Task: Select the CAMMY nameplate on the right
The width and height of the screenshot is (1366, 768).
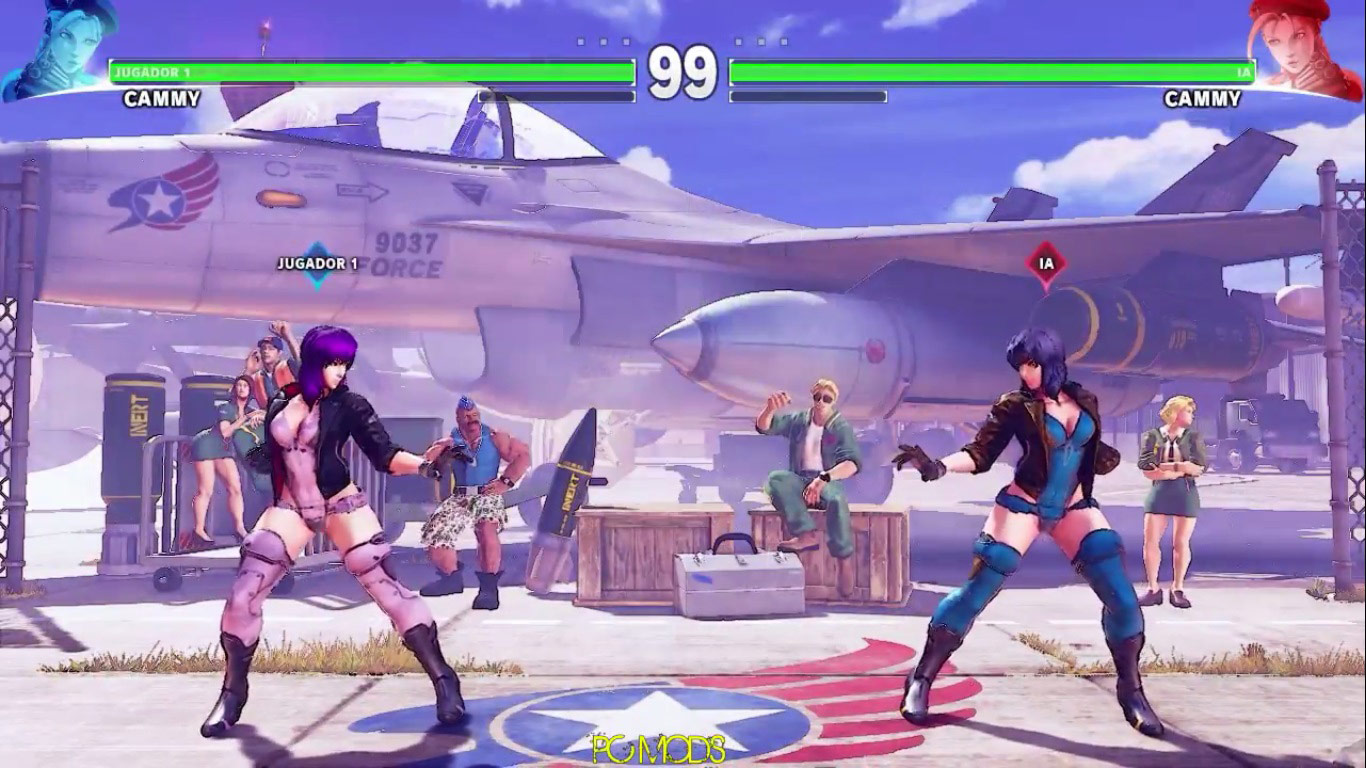Action: (1203, 99)
